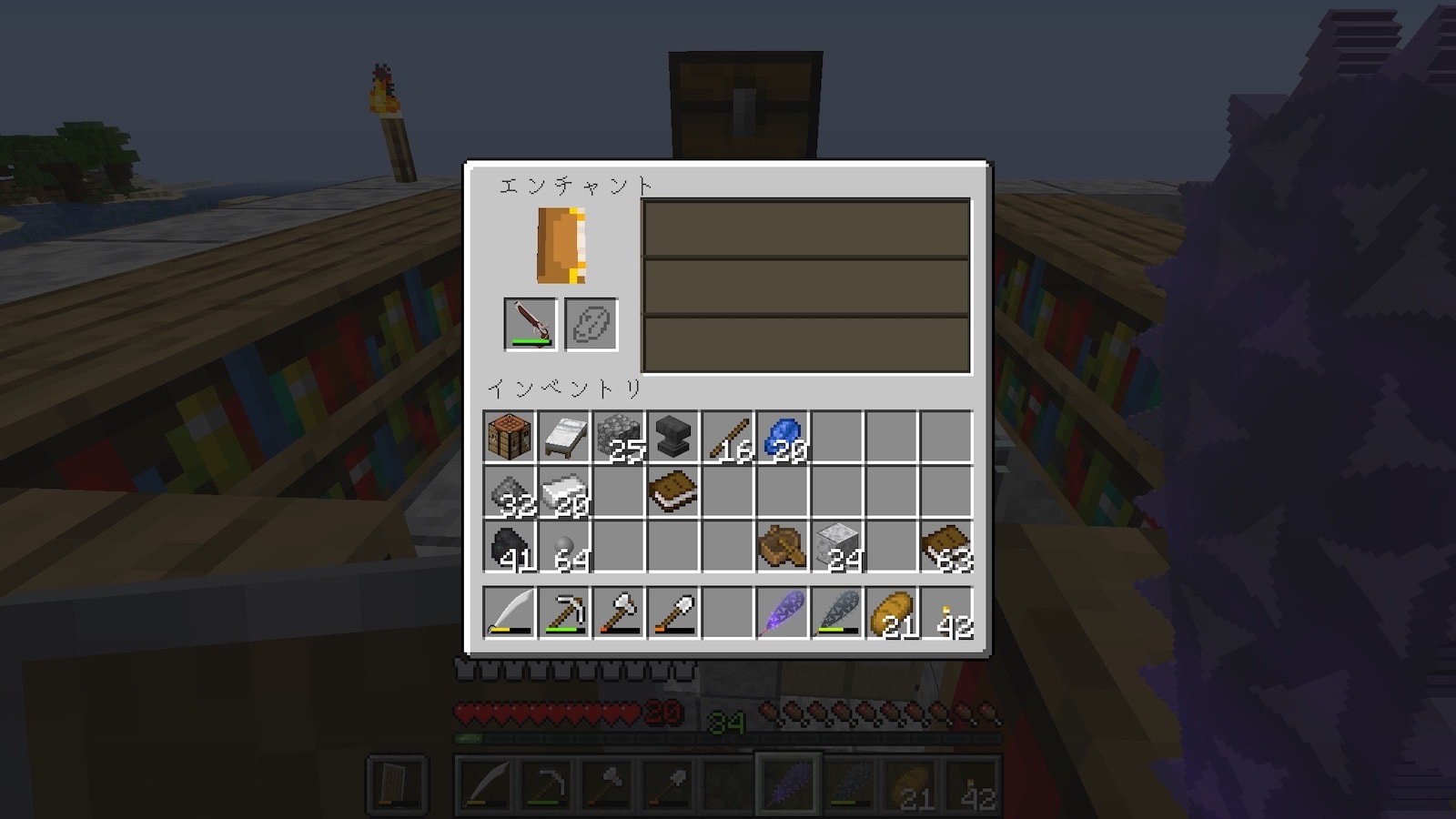Select the axe hotbar slot
Viewport: 1456px width, 819px height.
tap(619, 612)
